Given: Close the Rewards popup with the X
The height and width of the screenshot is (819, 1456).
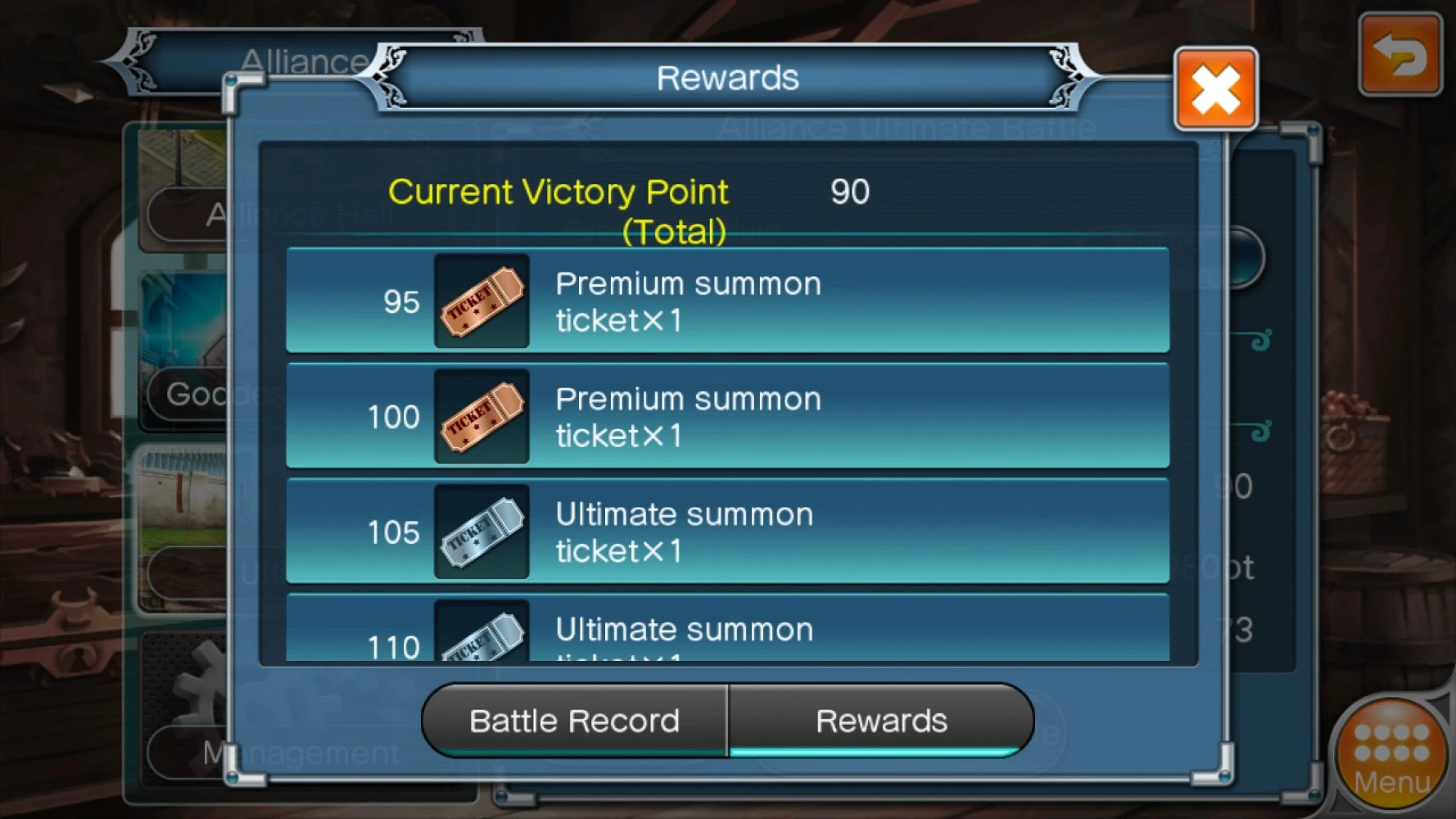Looking at the screenshot, I should pos(1215,88).
